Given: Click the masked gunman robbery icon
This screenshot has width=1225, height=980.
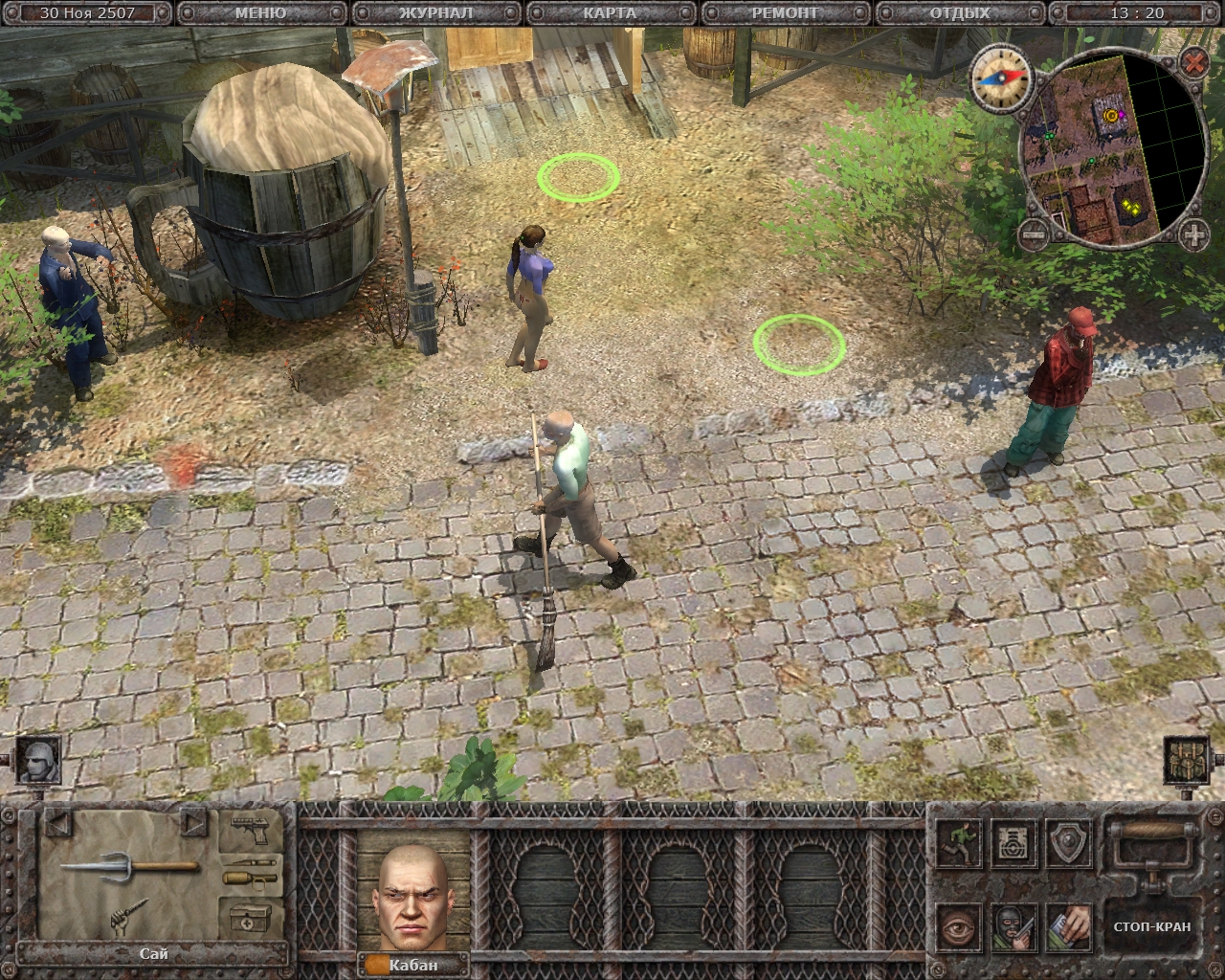Looking at the screenshot, I should click(1013, 926).
